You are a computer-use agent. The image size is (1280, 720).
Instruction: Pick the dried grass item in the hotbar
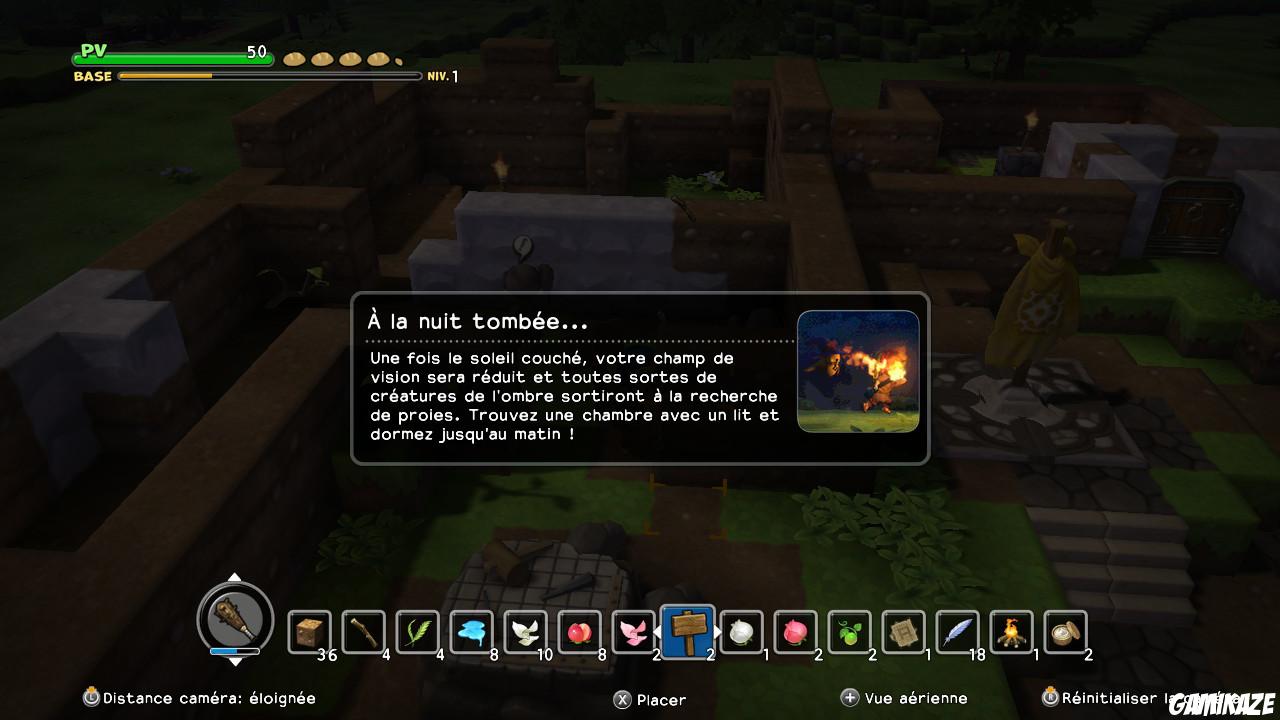tap(417, 632)
